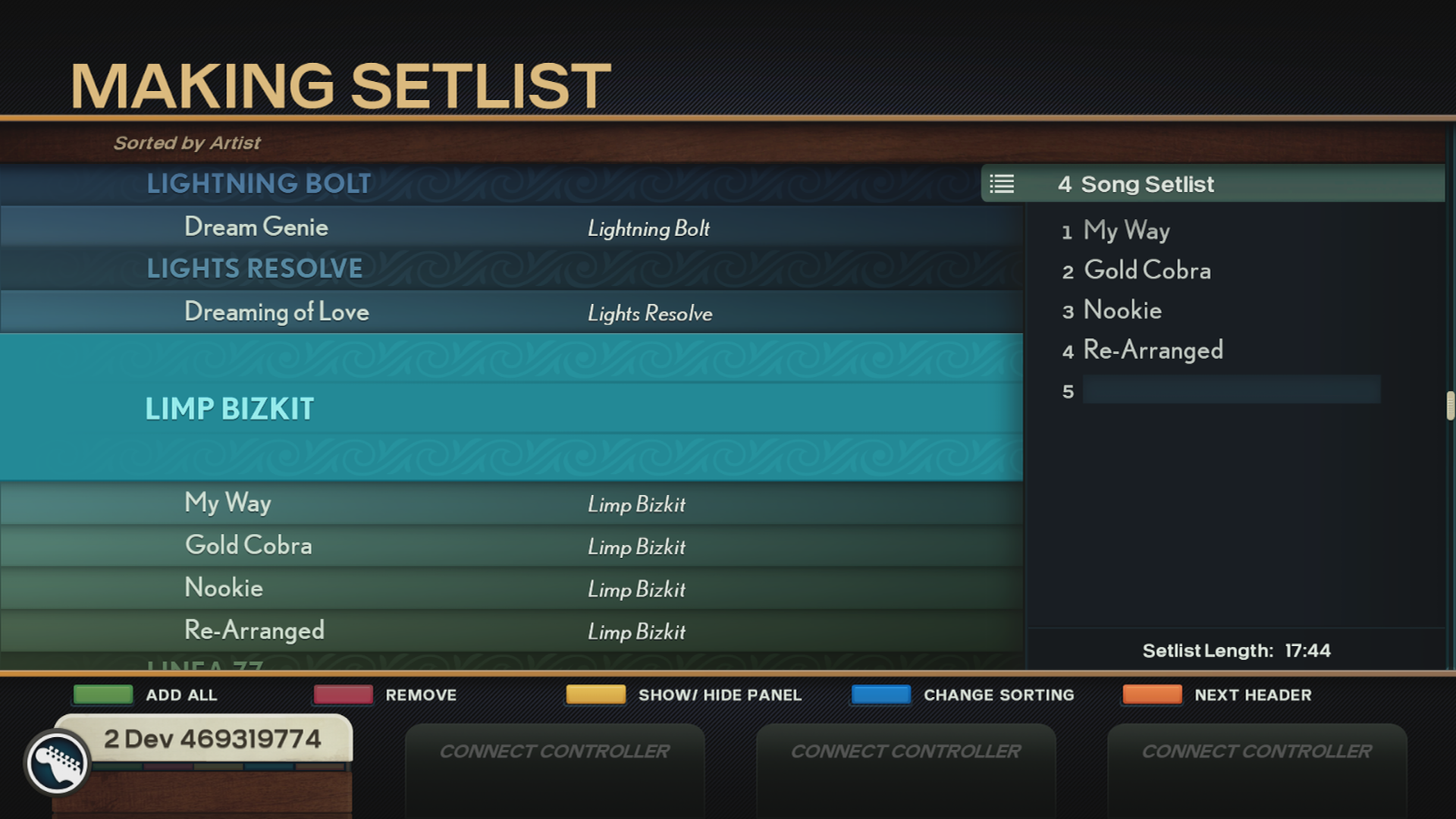This screenshot has height=819, width=1456.
Task: Click the setlist list icon beside 4 Song Setlist
Action: (x=1003, y=184)
